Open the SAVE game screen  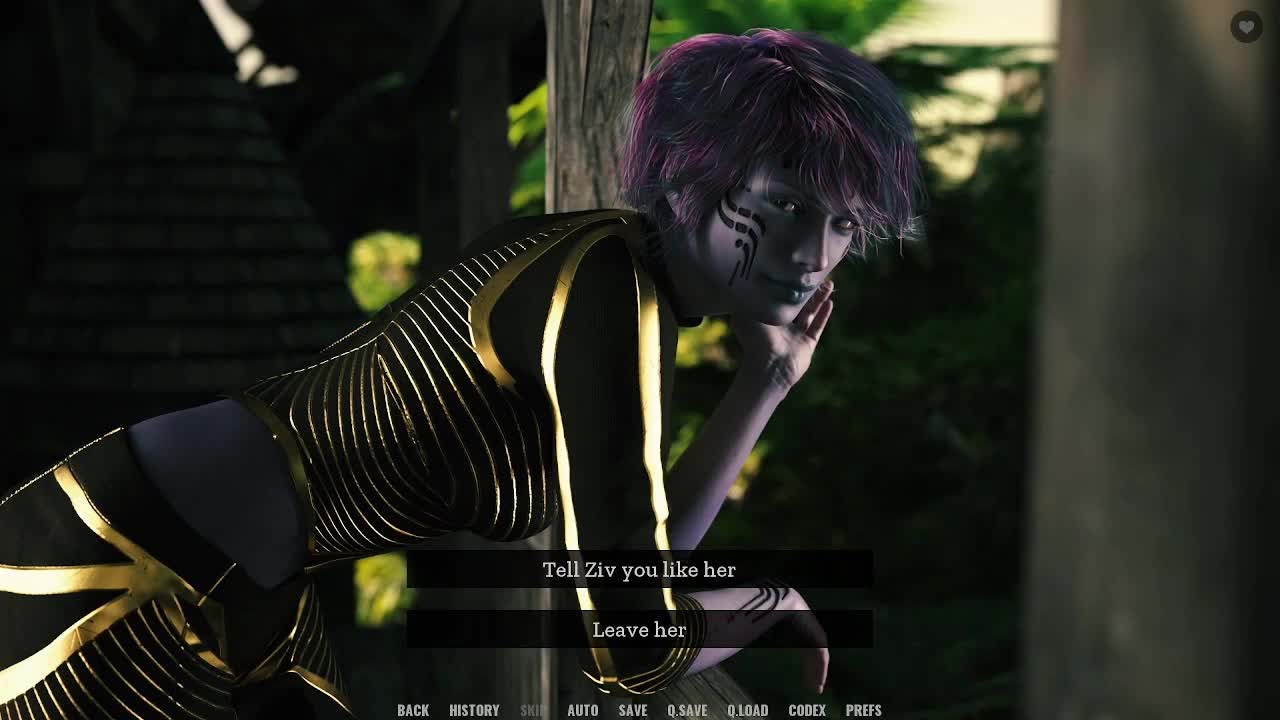633,710
